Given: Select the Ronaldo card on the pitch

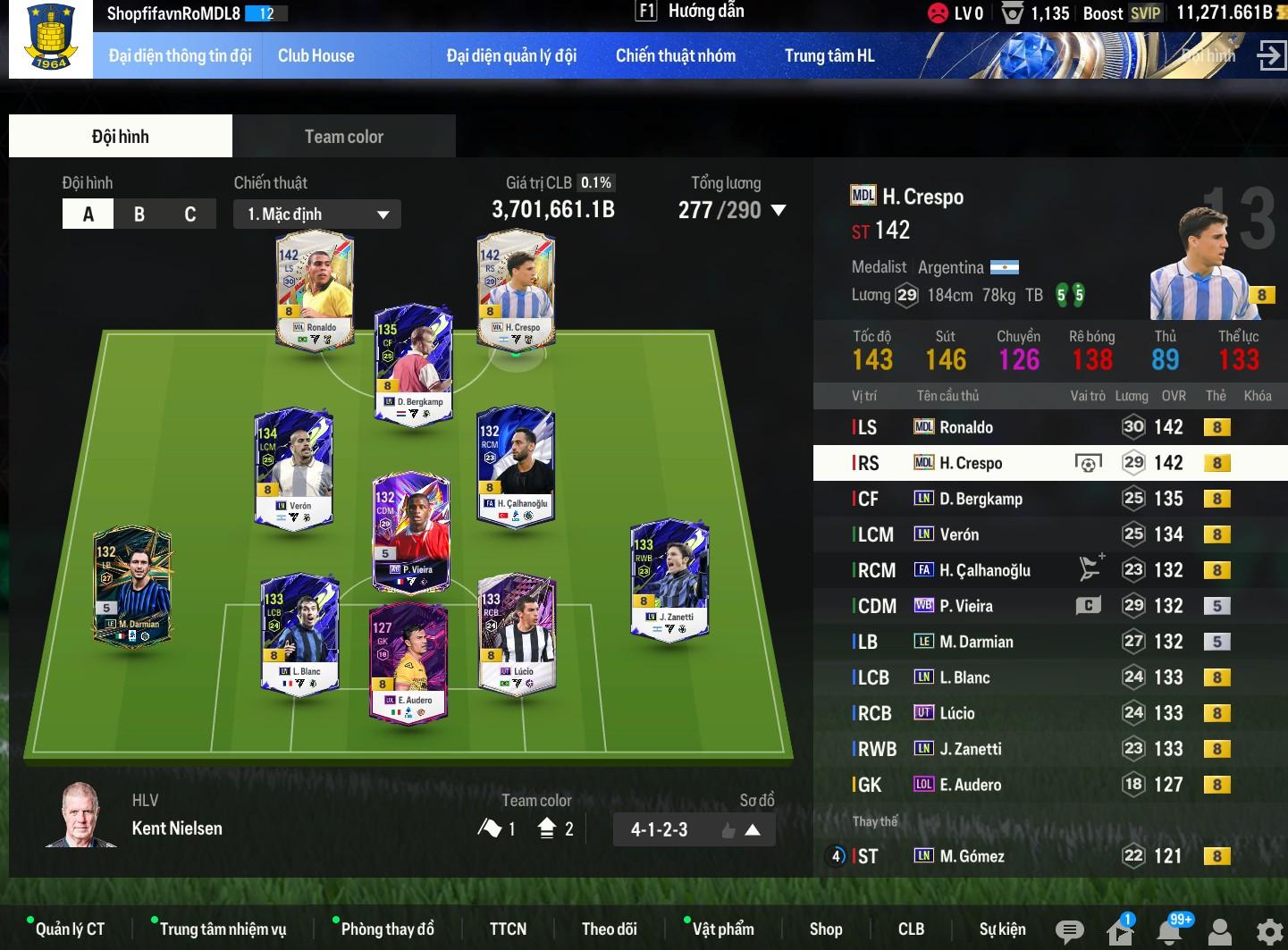Looking at the screenshot, I should (x=315, y=290).
